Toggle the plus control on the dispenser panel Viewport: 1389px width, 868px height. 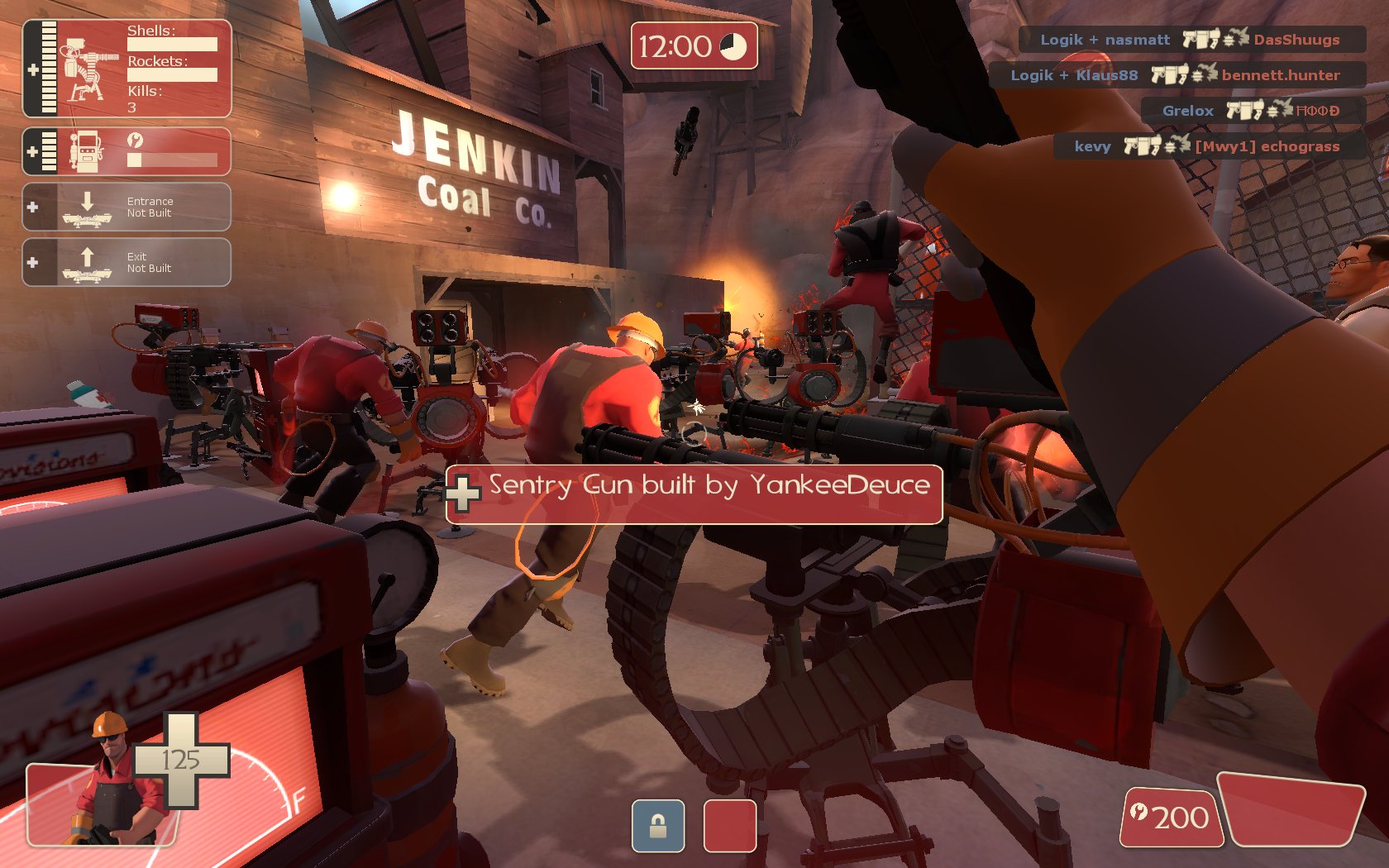(32, 150)
